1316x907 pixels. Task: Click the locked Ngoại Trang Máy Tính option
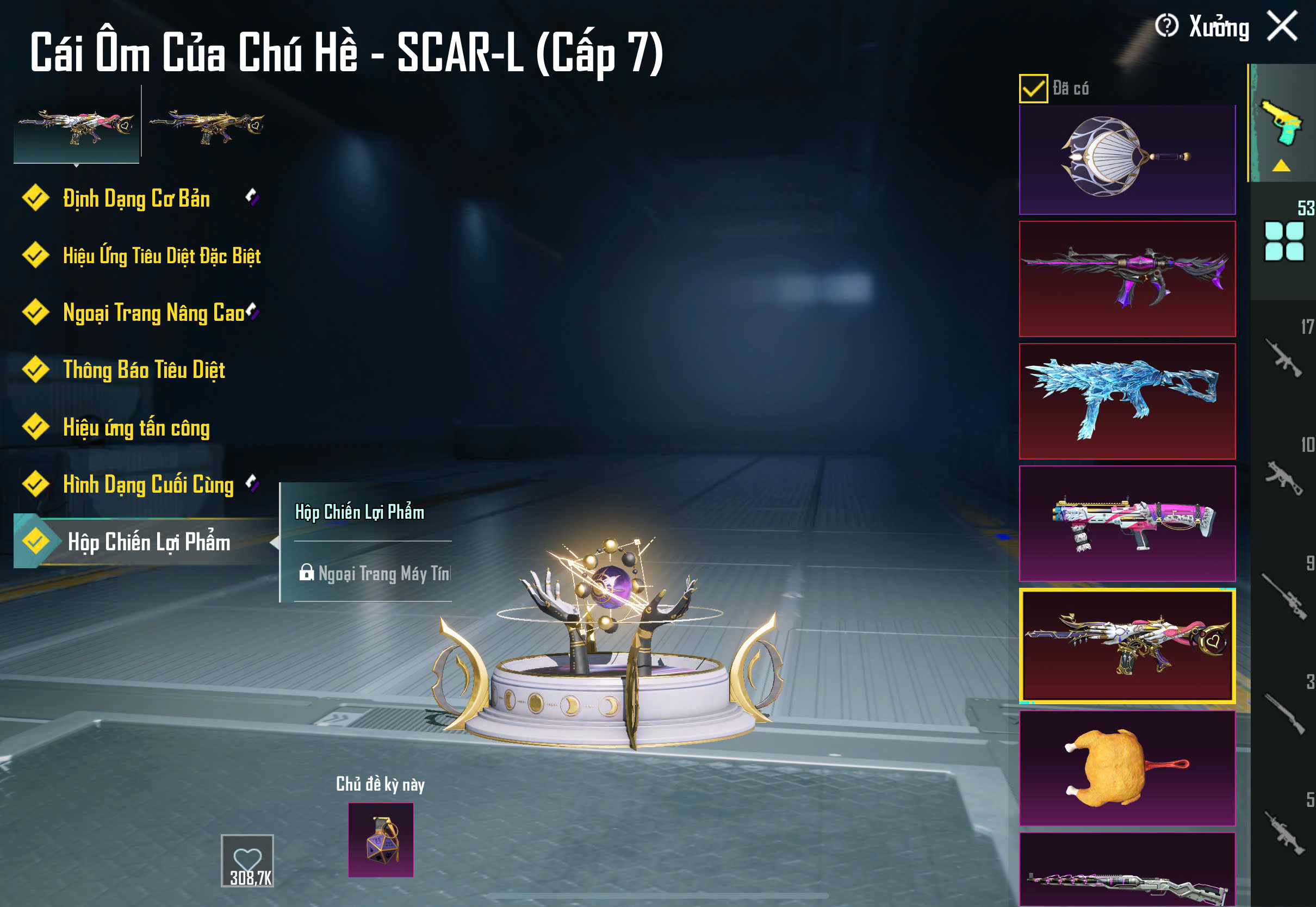coord(375,573)
